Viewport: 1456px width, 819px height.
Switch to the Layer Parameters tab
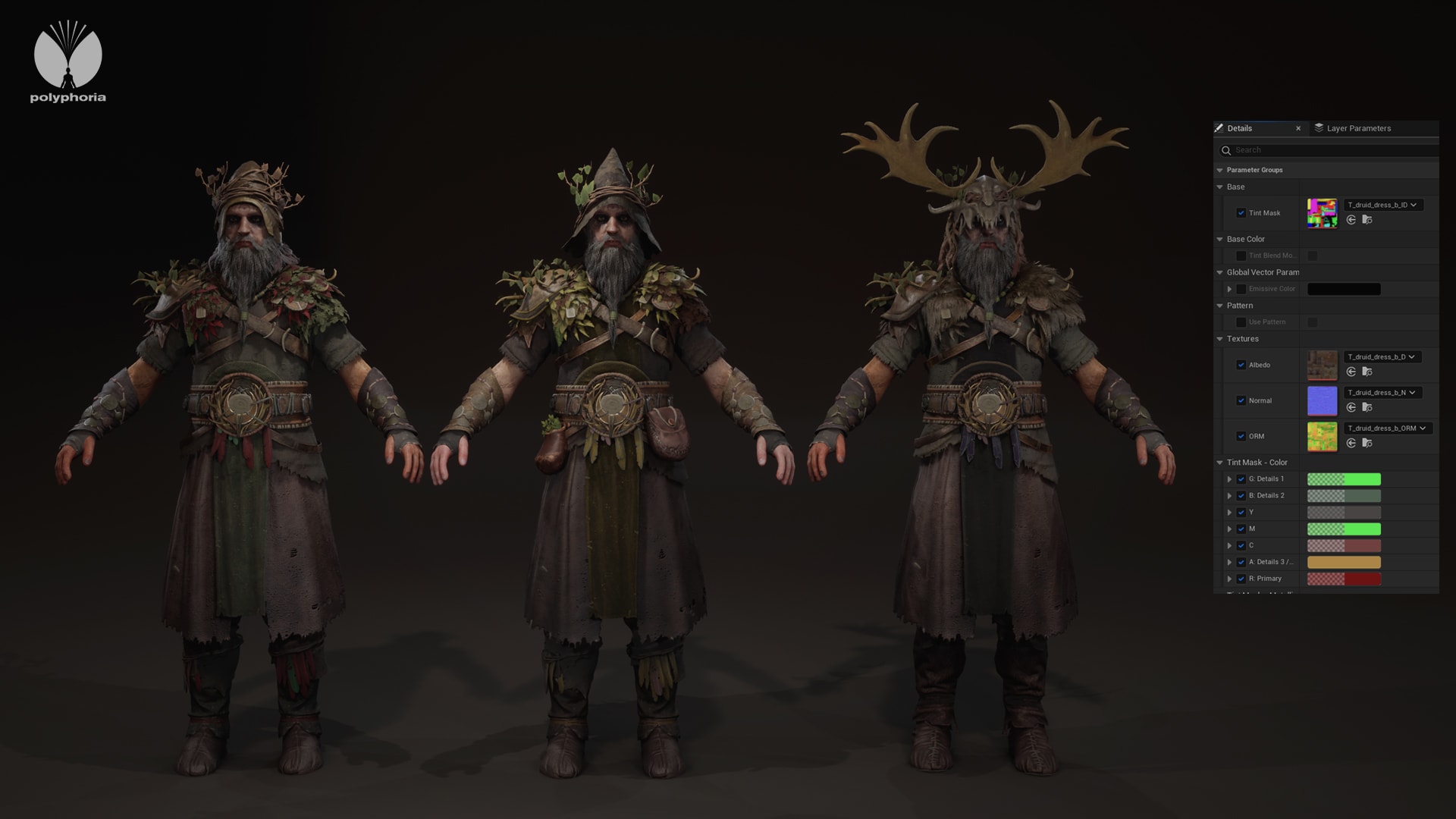coord(1357,128)
